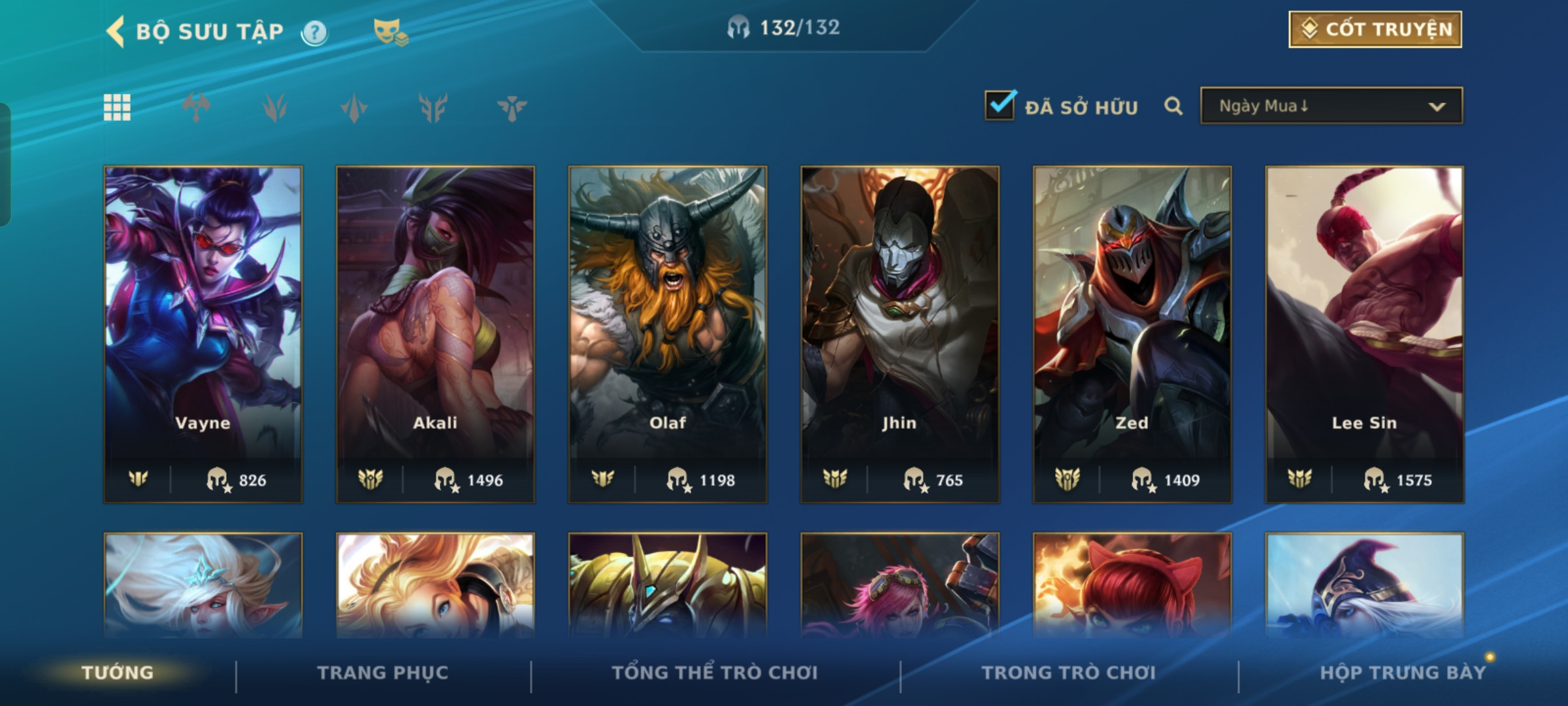Select the all-champions grid filter
This screenshot has height=706, width=1568.
[x=117, y=107]
